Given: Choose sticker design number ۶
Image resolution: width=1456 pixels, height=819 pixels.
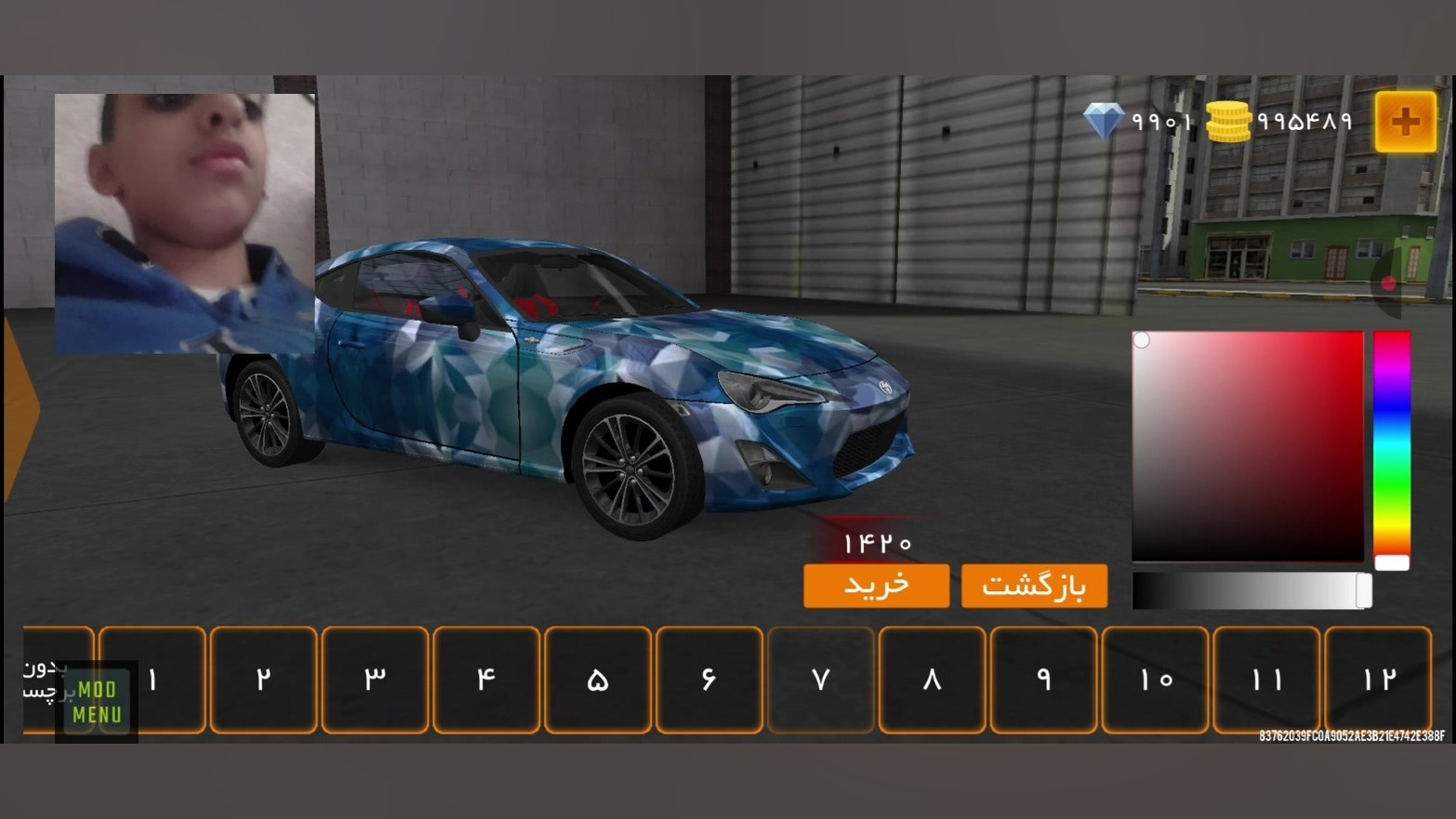Looking at the screenshot, I should (x=709, y=680).
